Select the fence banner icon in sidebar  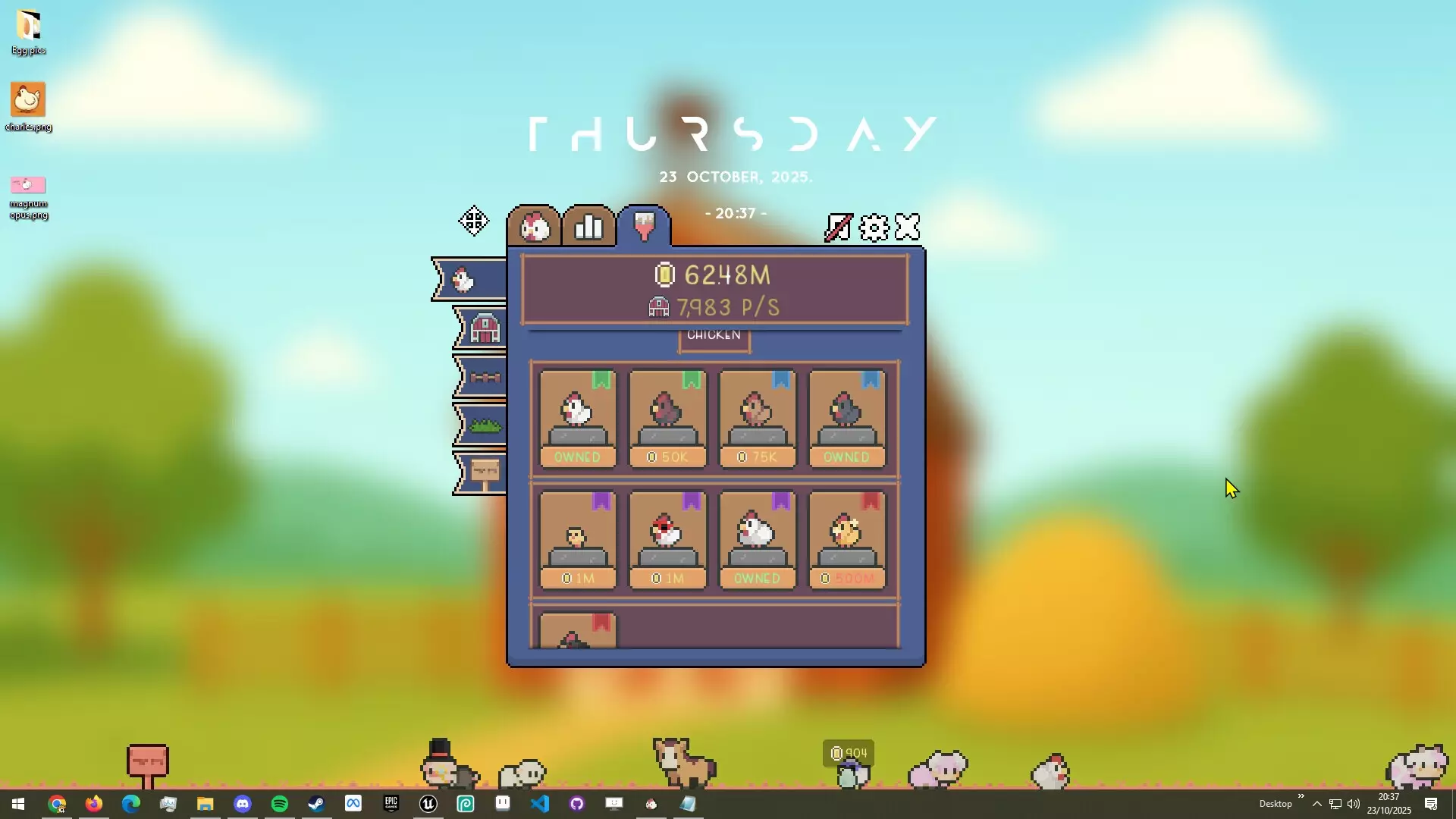point(485,377)
